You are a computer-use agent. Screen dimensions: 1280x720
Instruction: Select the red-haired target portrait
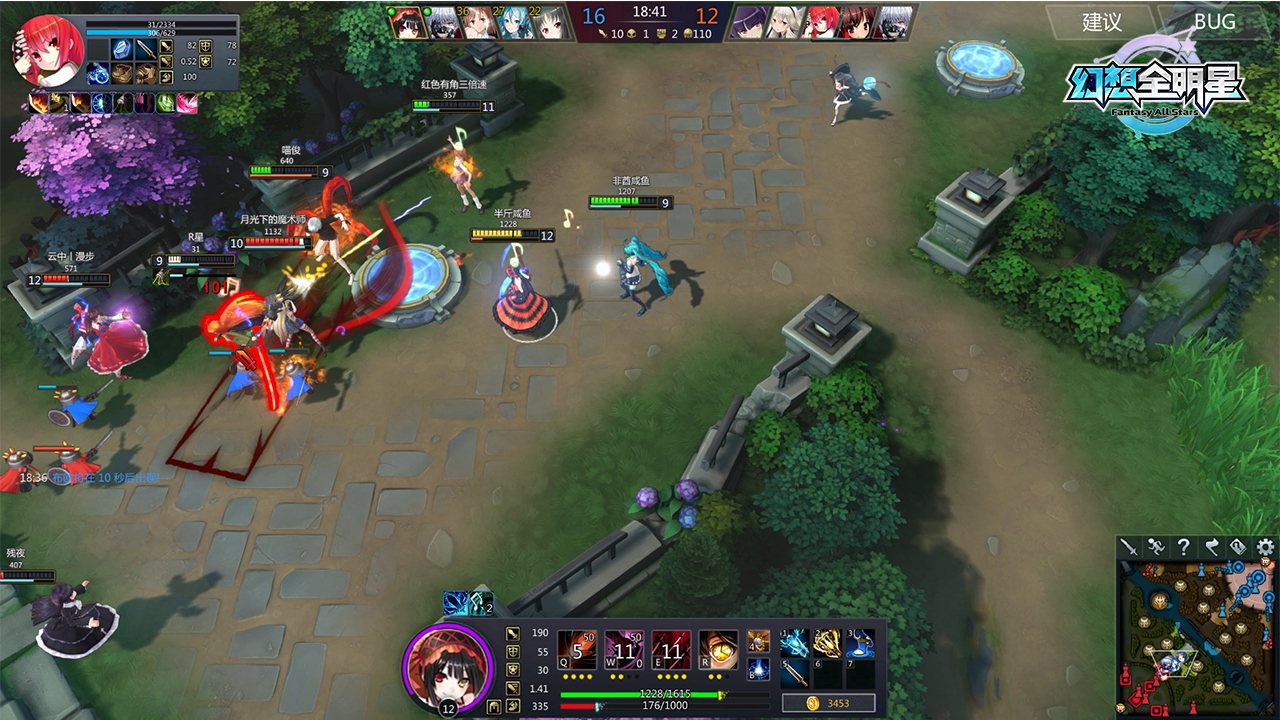tap(47, 50)
